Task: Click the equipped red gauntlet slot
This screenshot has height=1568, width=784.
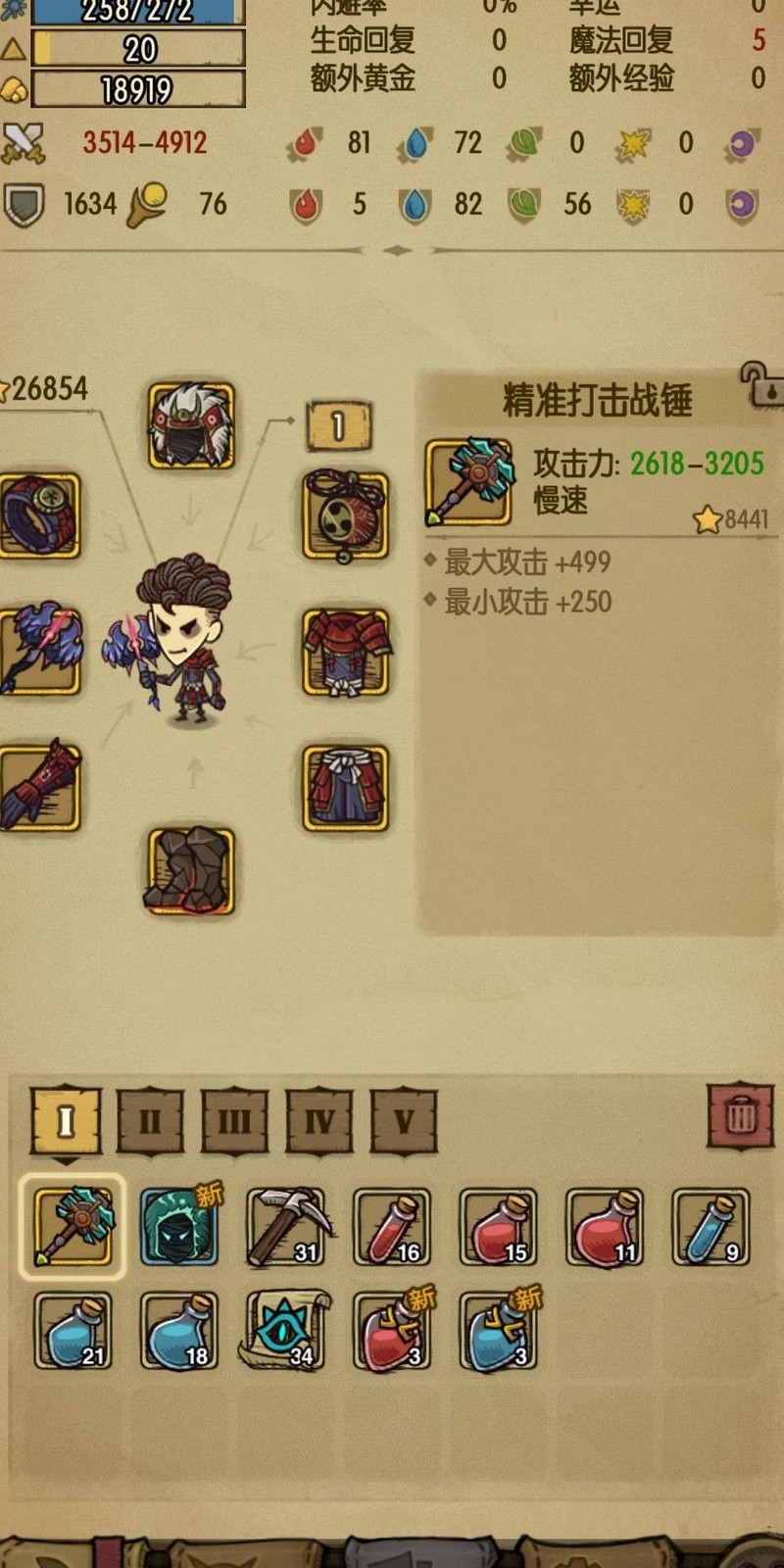Action: [x=39, y=787]
